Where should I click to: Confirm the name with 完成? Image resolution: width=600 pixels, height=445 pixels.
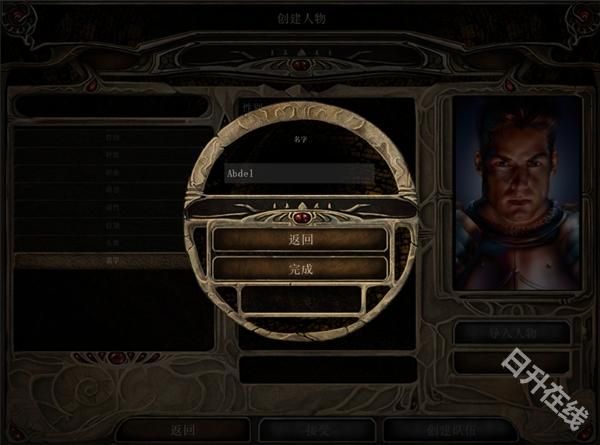click(300, 268)
